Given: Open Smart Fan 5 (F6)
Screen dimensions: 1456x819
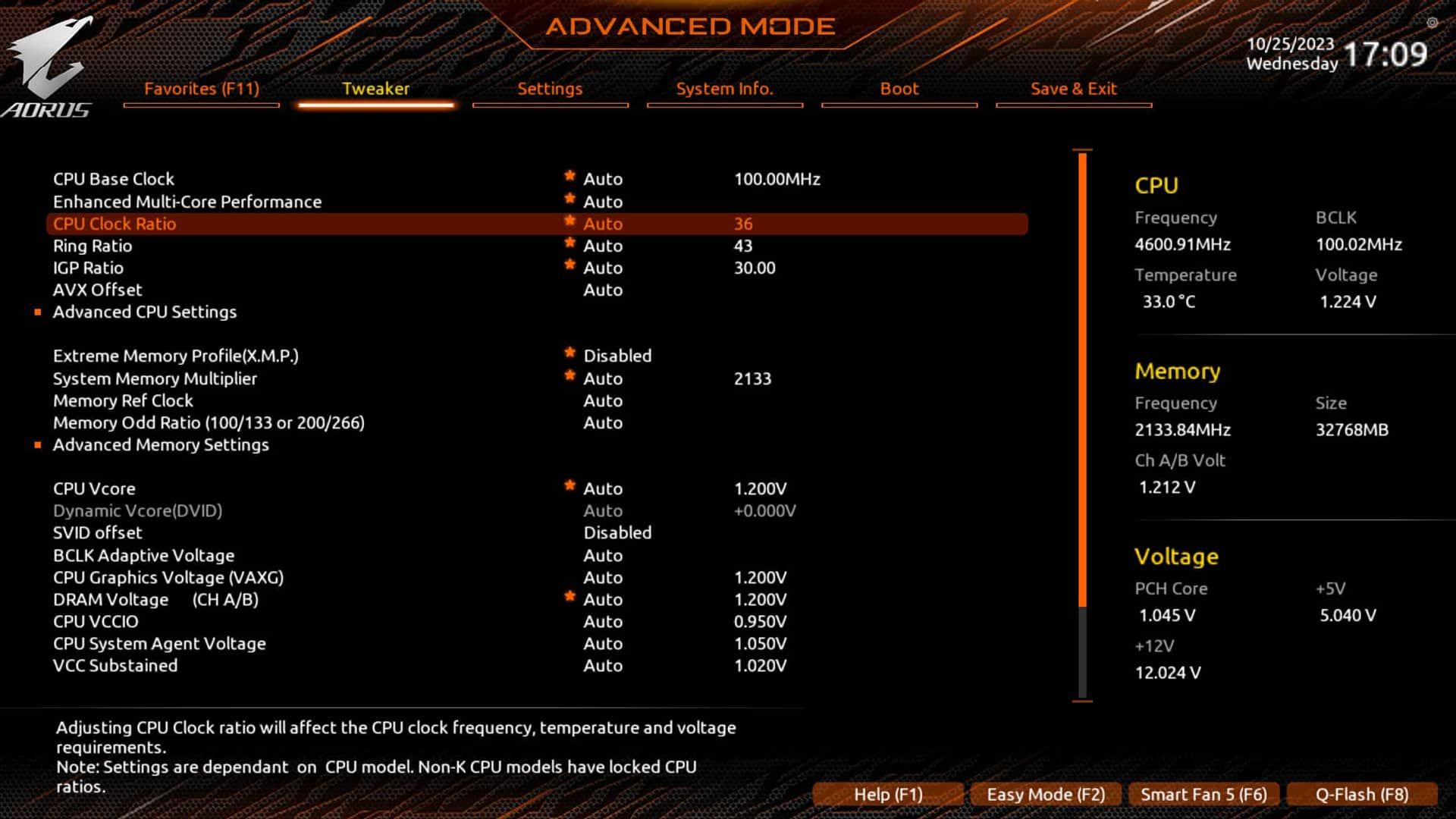Looking at the screenshot, I should [1204, 794].
